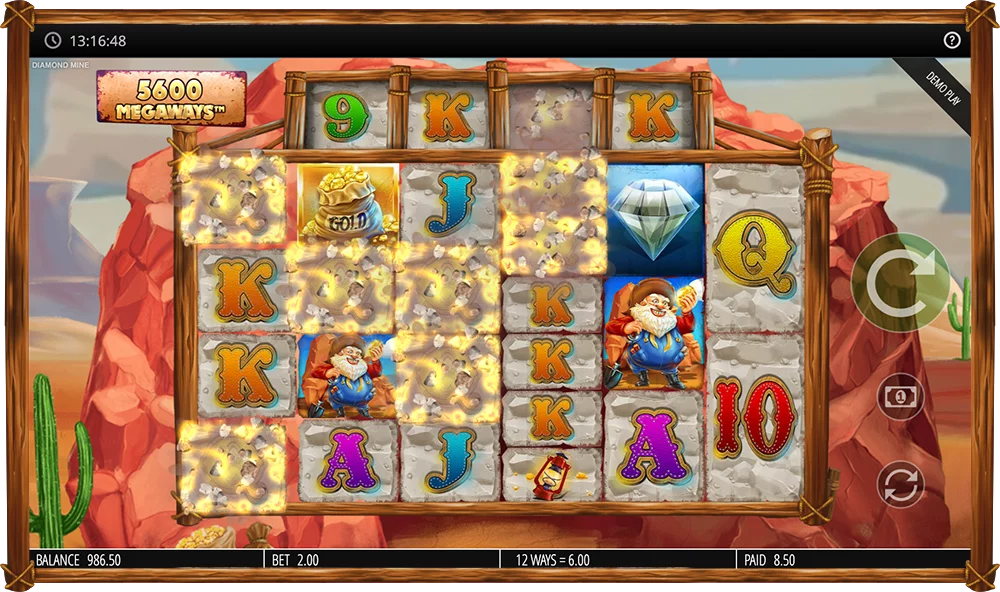This screenshot has height=592, width=1000.
Task: Spin the reels with the green arrow button
Action: [x=900, y=283]
